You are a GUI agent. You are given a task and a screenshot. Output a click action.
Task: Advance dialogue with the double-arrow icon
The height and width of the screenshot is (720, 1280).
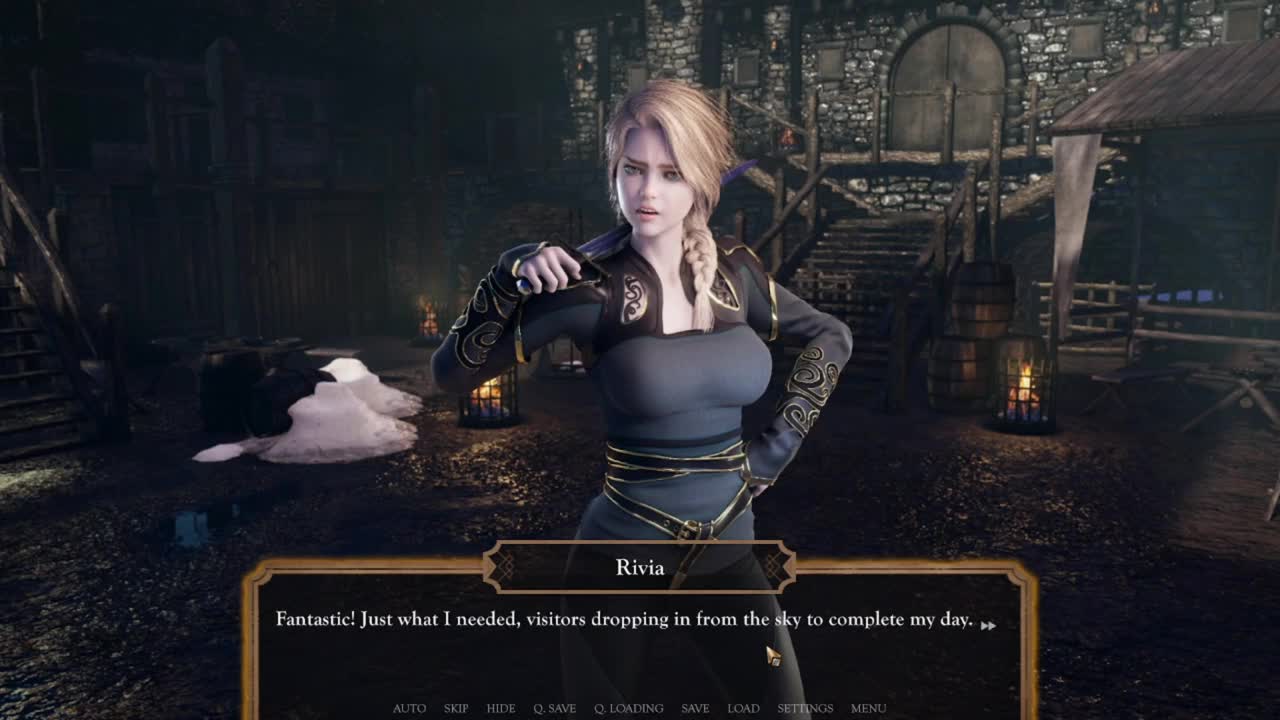988,625
